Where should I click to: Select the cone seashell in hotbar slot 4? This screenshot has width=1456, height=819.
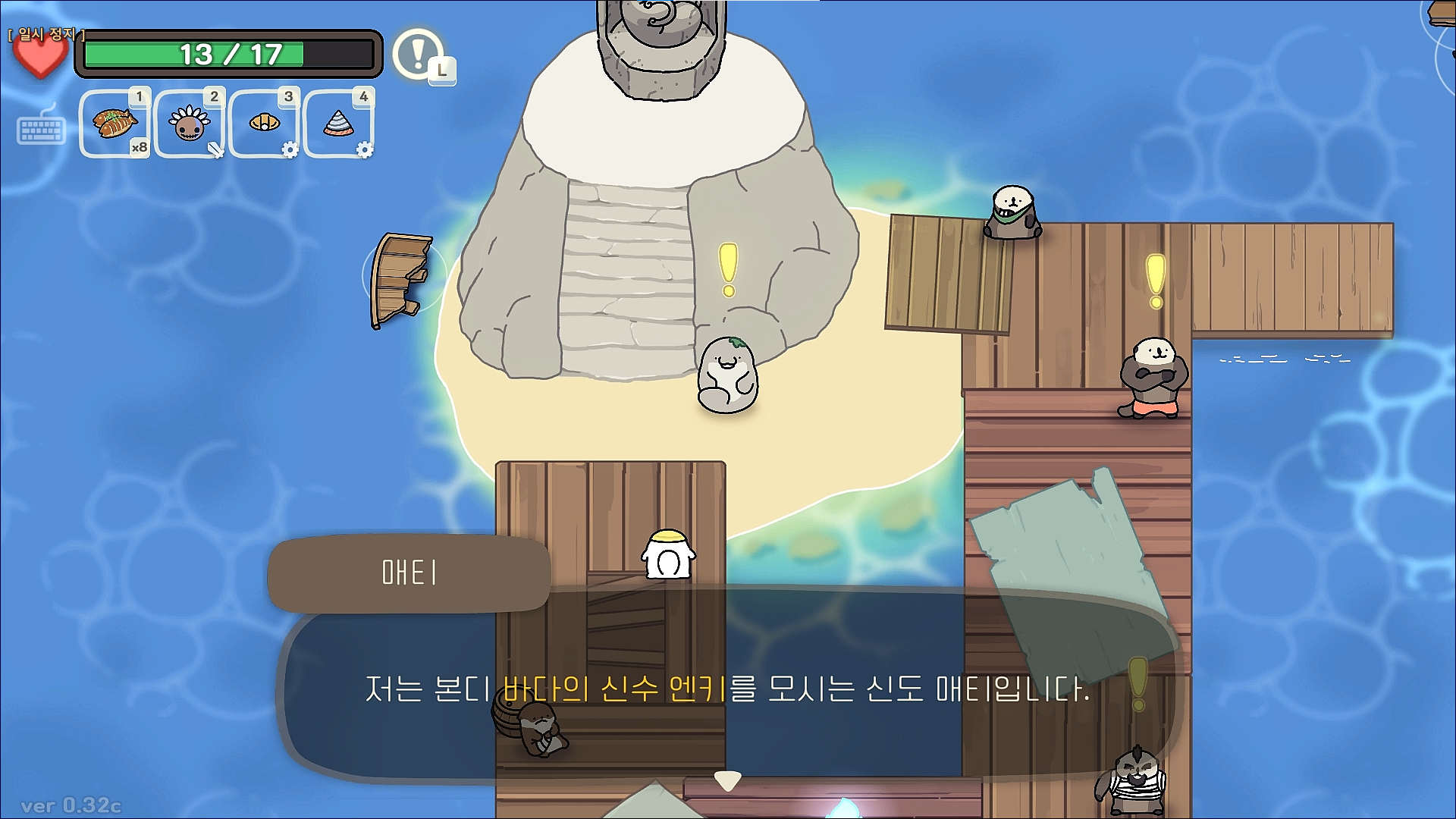tap(338, 124)
